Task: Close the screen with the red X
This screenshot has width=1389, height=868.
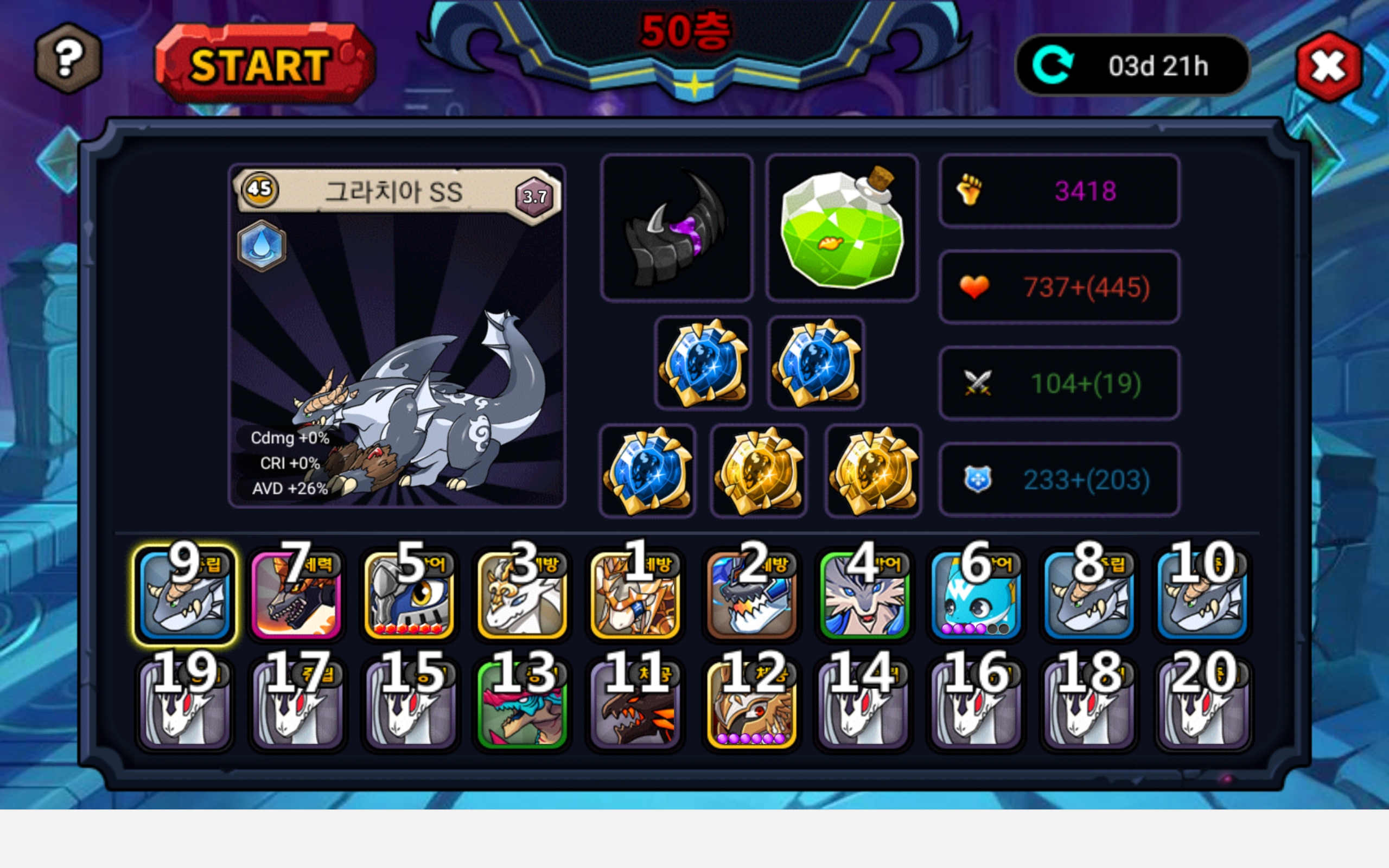Action: click(1328, 67)
